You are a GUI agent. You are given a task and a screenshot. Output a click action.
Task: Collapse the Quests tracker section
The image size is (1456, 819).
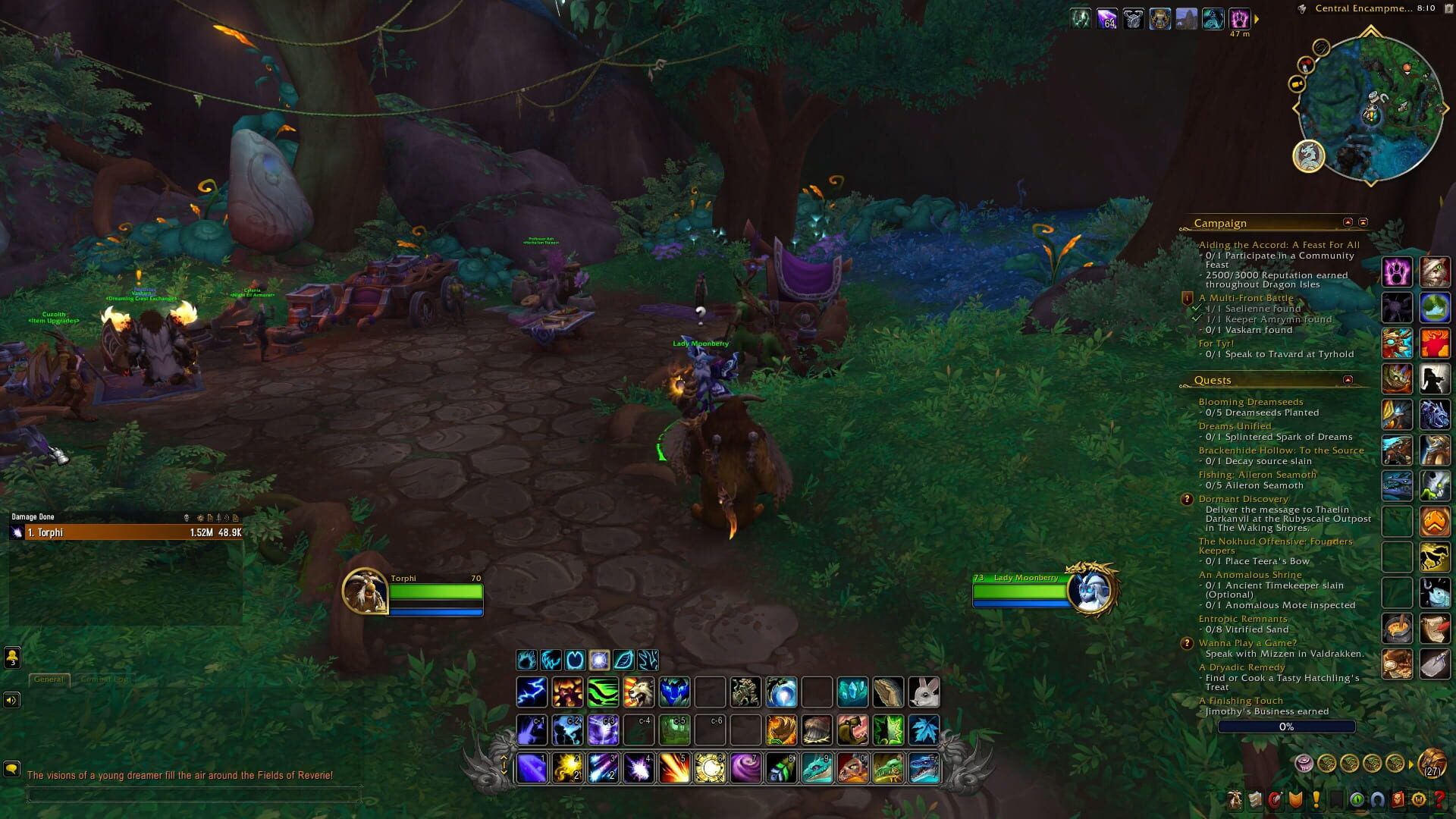[x=1348, y=380]
